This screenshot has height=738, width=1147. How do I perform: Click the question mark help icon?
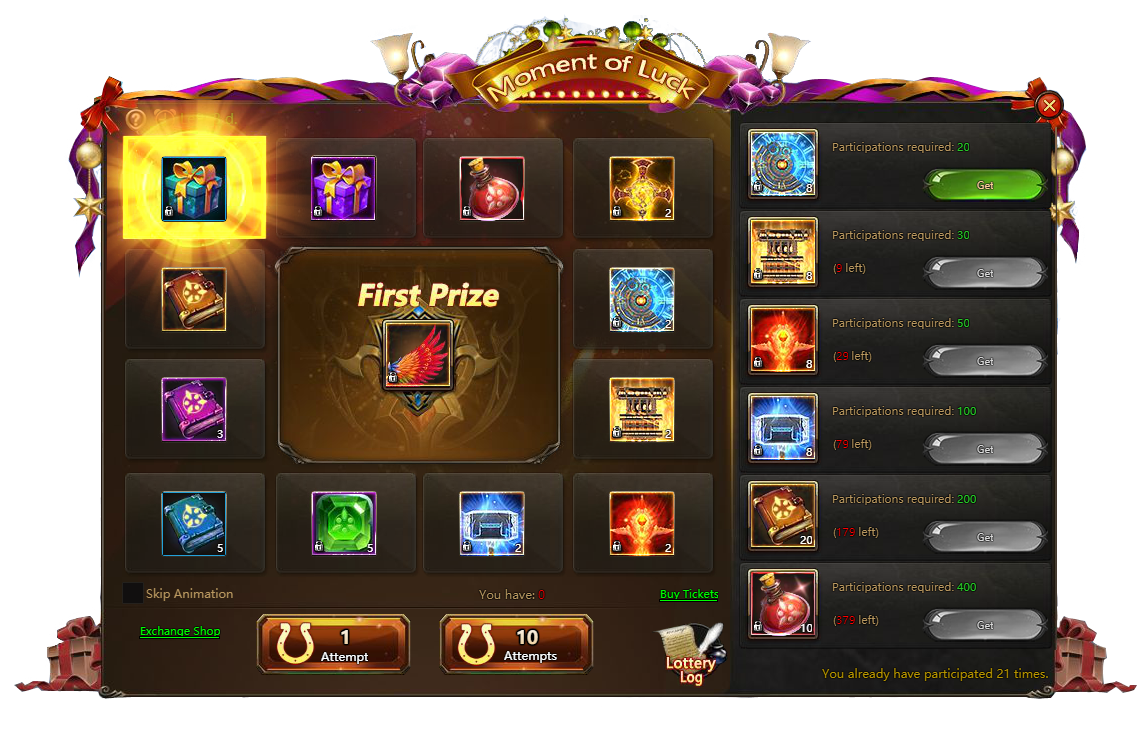(136, 118)
